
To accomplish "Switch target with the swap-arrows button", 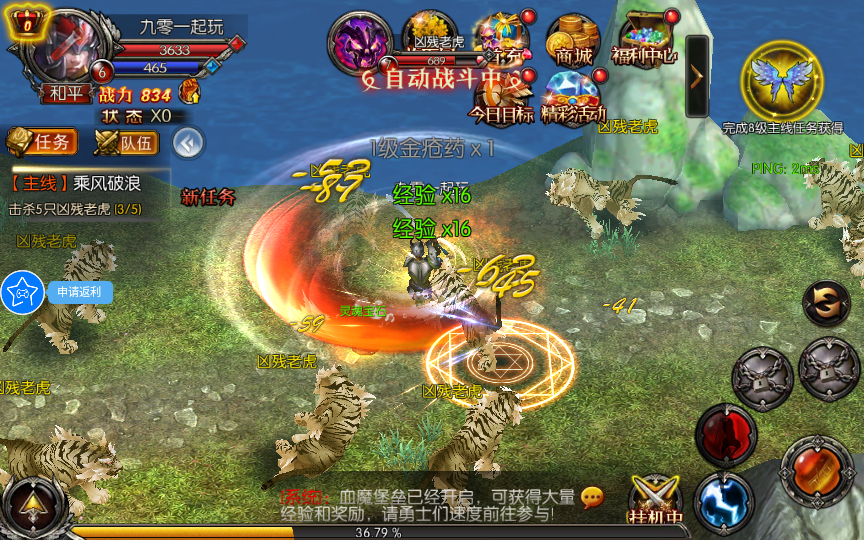I will click(826, 303).
